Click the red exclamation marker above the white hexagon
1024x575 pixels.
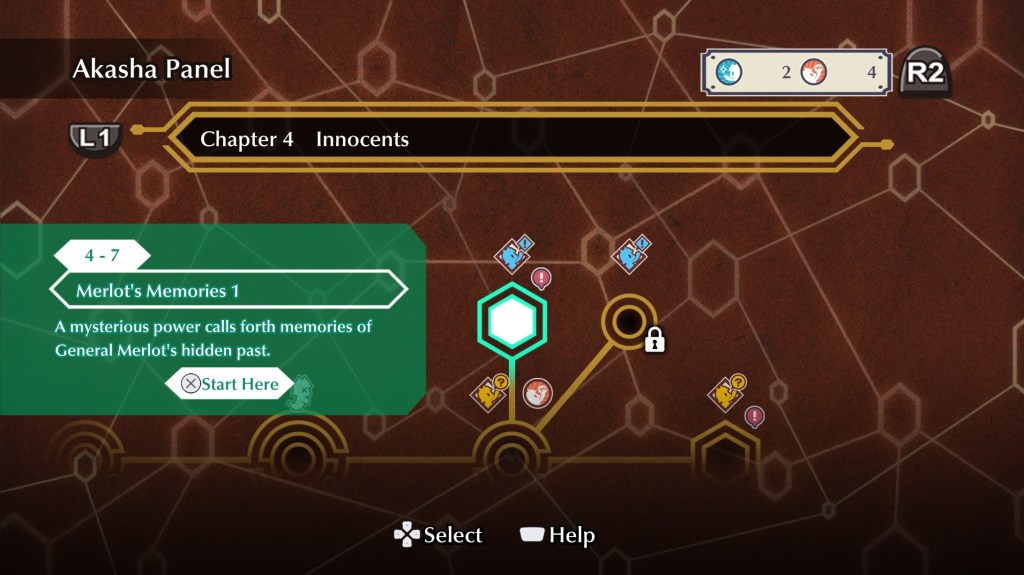tap(541, 277)
